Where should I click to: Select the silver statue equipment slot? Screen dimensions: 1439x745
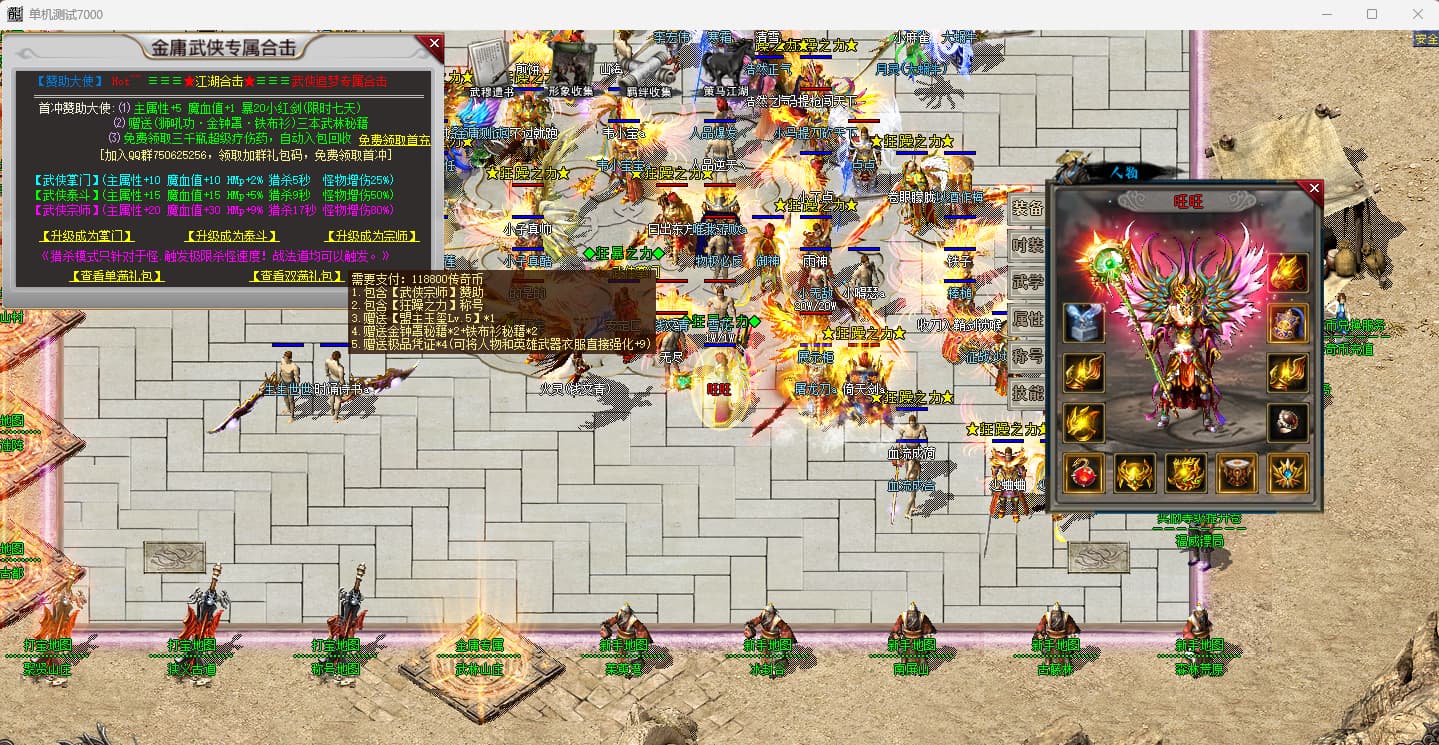[1083, 322]
